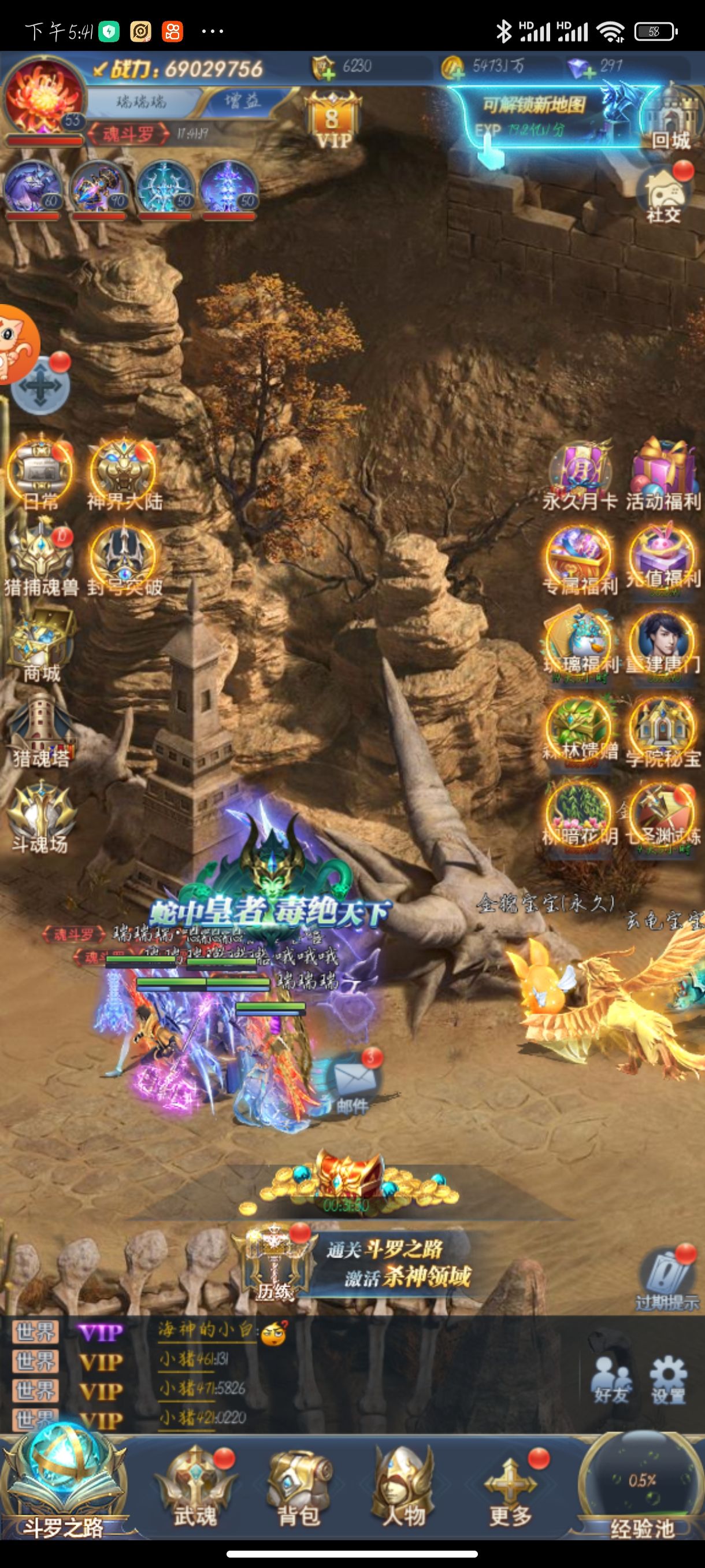
Task: Open 永久月卡 monthly card offer
Action: pos(580,476)
